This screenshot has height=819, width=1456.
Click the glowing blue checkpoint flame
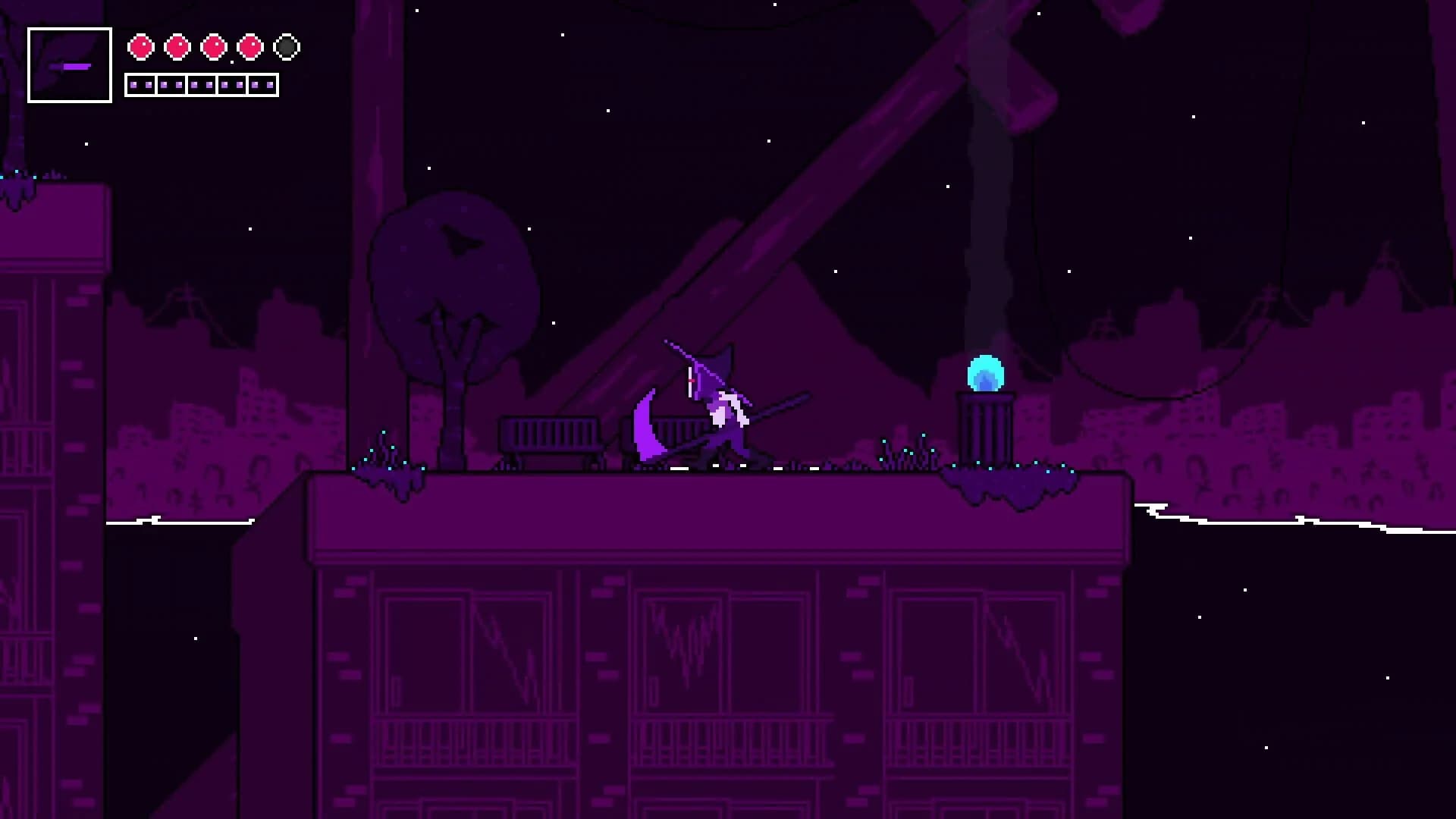[x=985, y=371]
